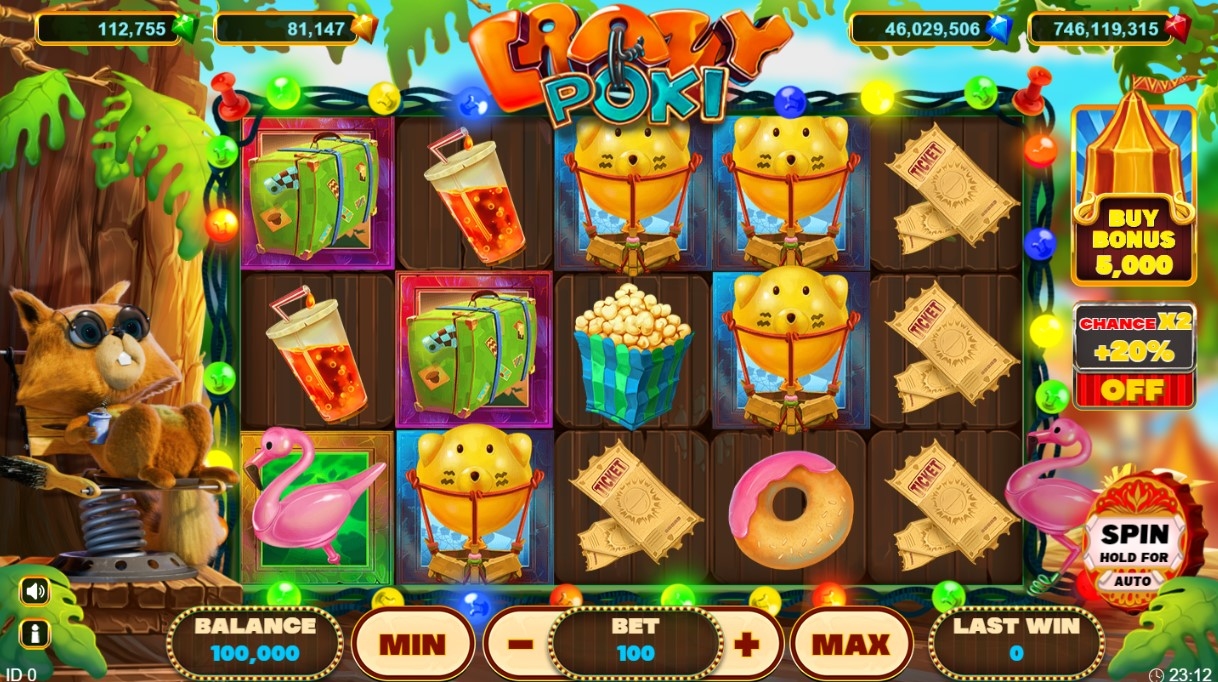Open the game info panel
Image resolution: width=1218 pixels, height=682 pixels.
pyautogui.click(x=35, y=633)
